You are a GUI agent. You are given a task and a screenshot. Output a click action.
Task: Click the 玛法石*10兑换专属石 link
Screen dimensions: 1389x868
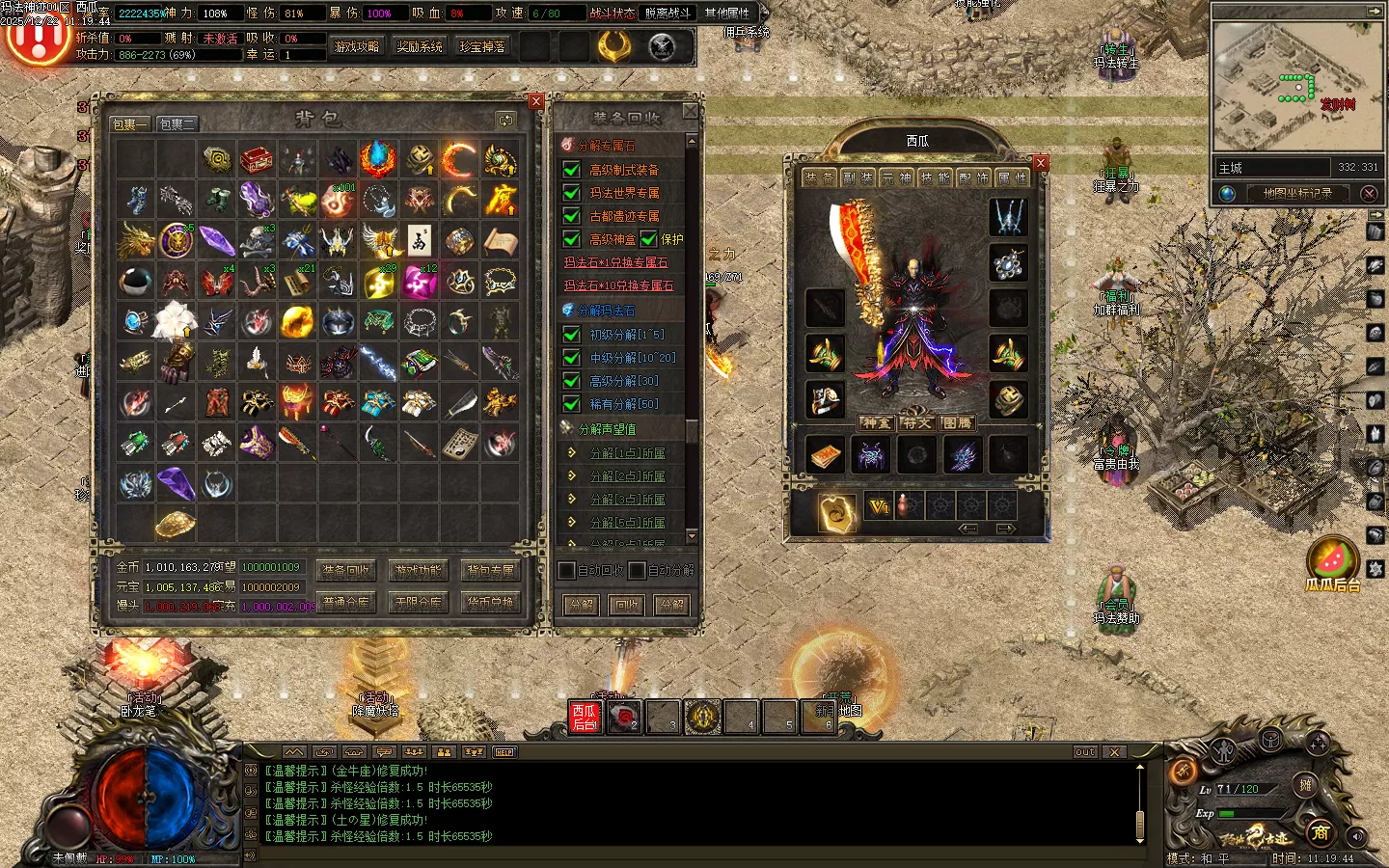(x=618, y=285)
